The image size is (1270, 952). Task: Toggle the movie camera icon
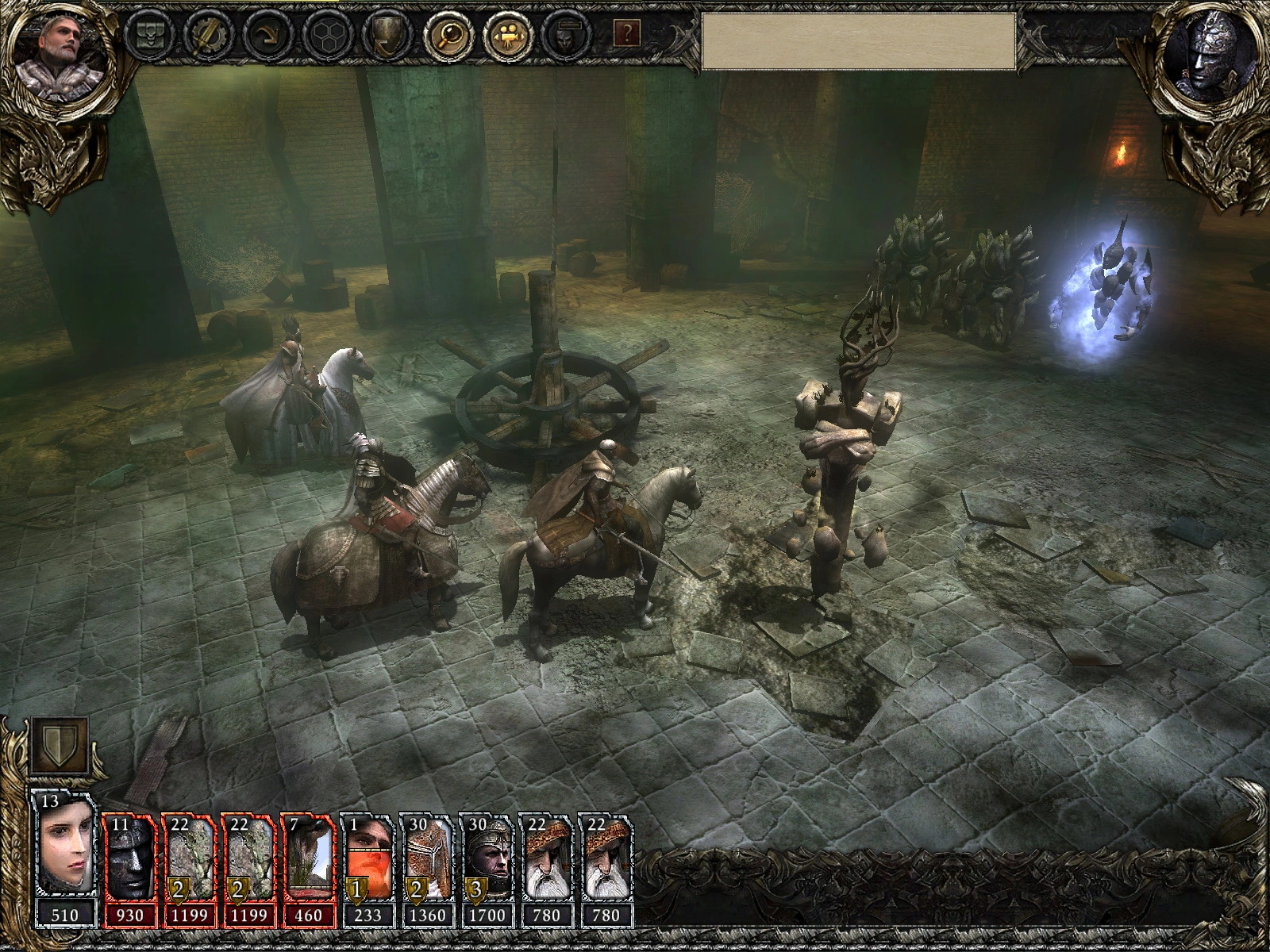506,35
